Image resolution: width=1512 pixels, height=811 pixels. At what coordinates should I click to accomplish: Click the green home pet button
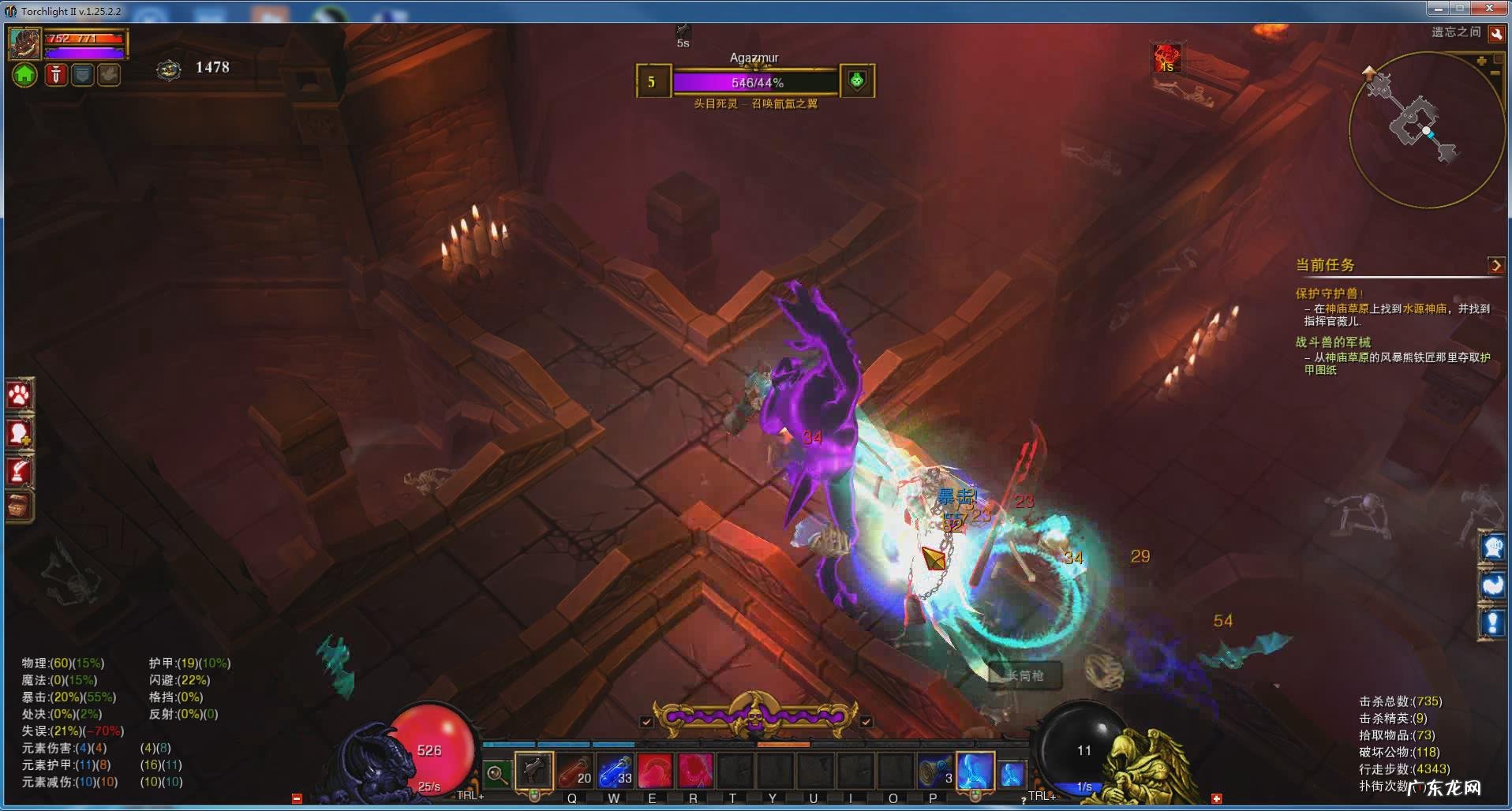(x=24, y=75)
